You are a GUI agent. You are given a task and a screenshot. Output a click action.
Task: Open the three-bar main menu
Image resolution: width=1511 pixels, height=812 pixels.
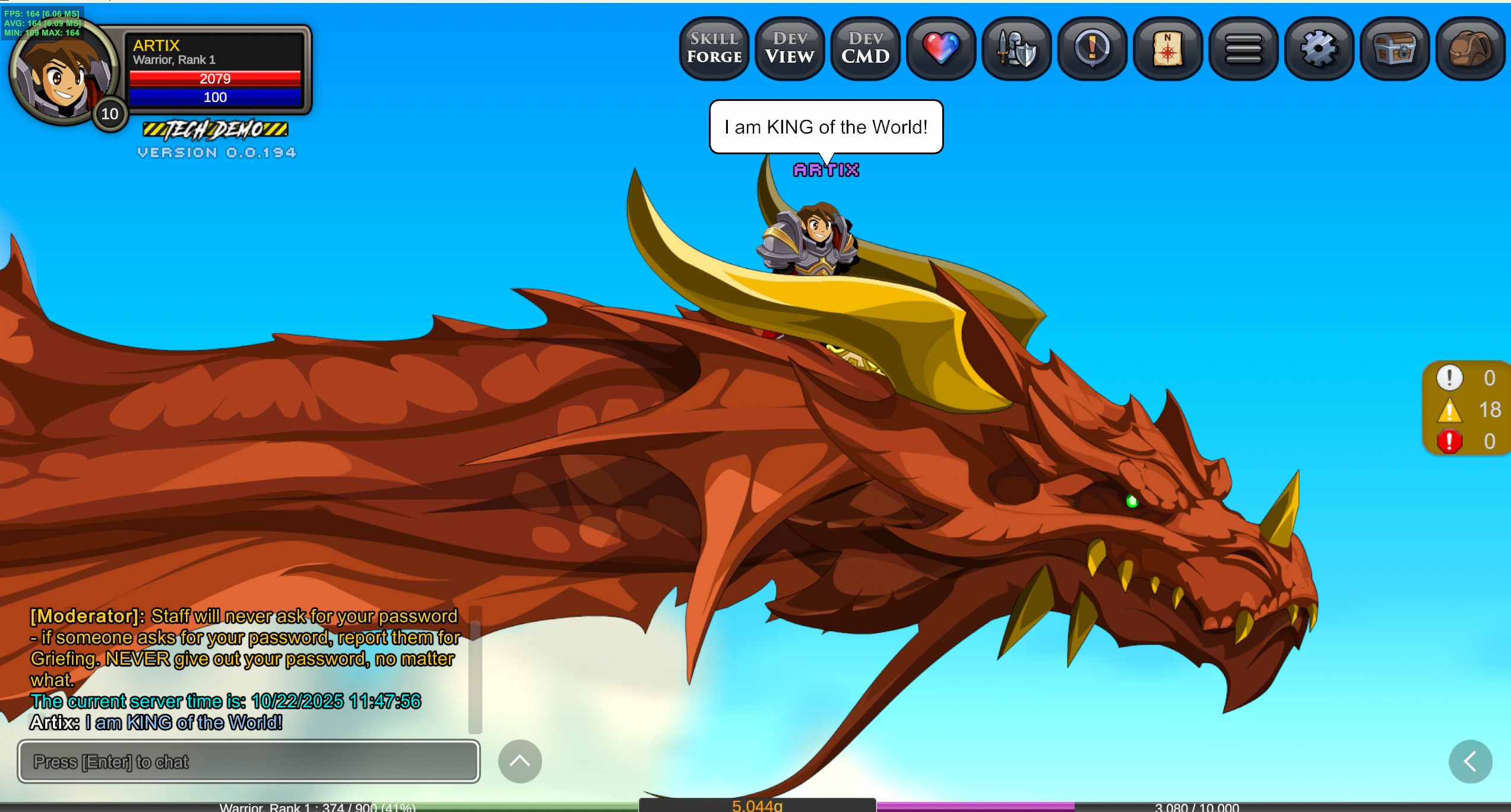point(1243,48)
